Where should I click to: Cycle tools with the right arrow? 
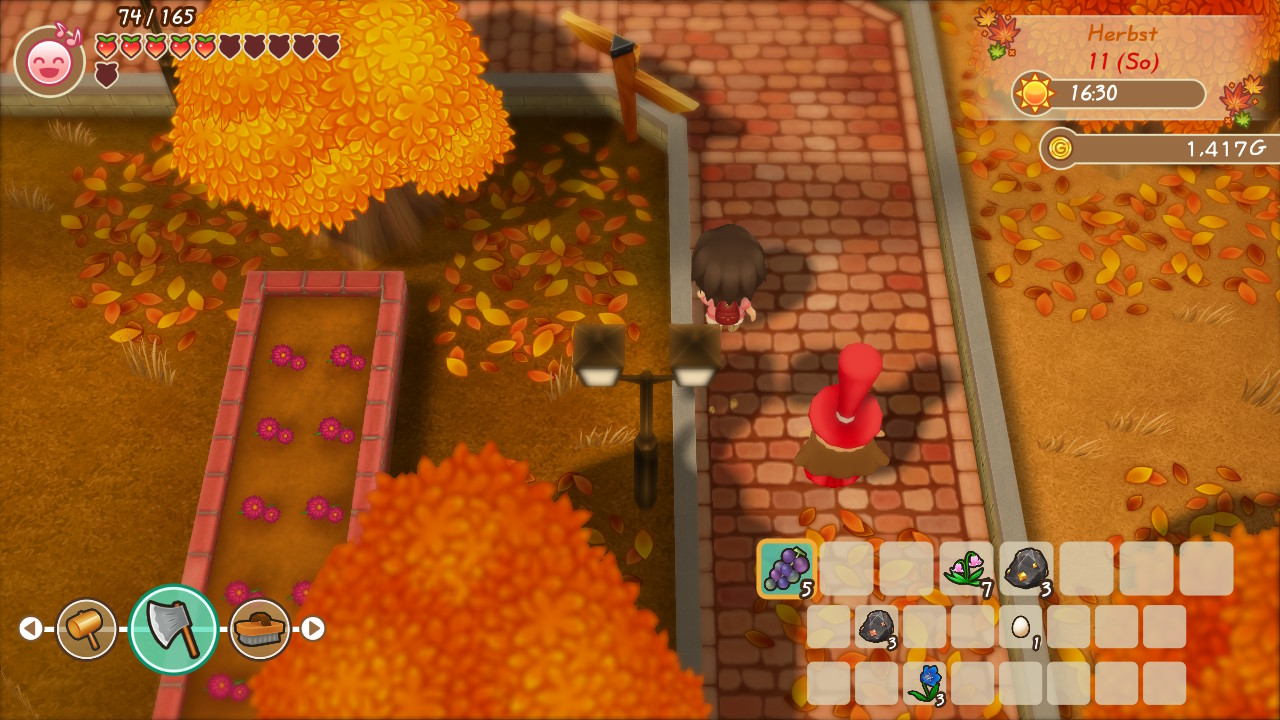coord(313,629)
